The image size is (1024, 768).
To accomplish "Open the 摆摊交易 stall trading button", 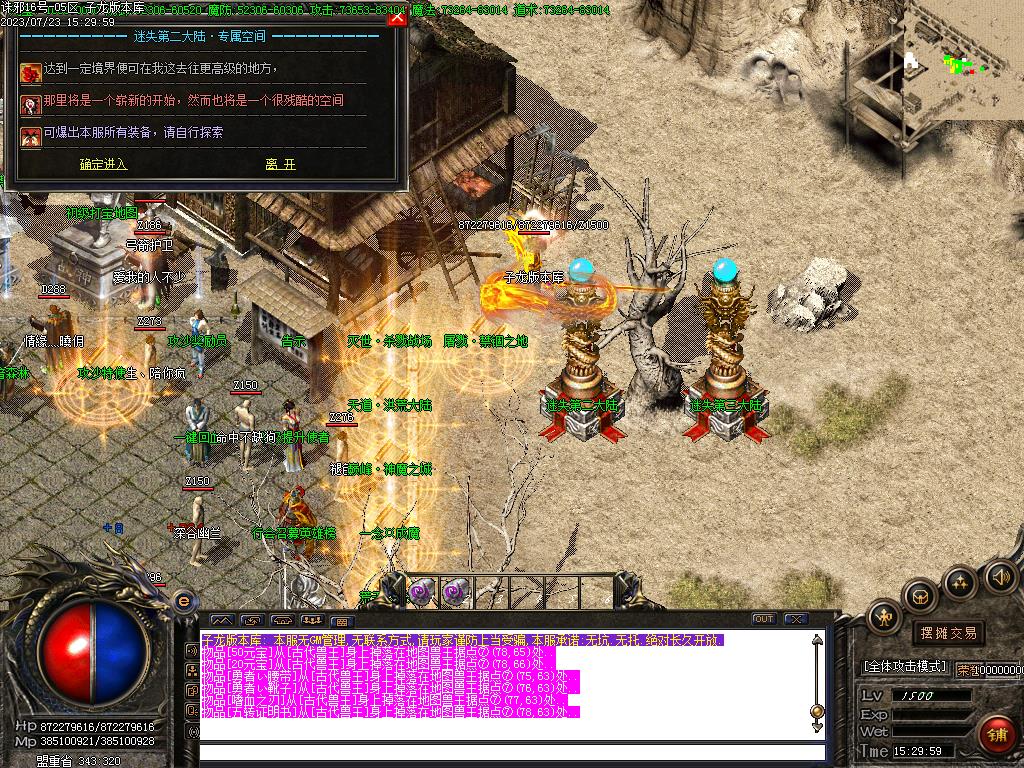I will coord(947,633).
